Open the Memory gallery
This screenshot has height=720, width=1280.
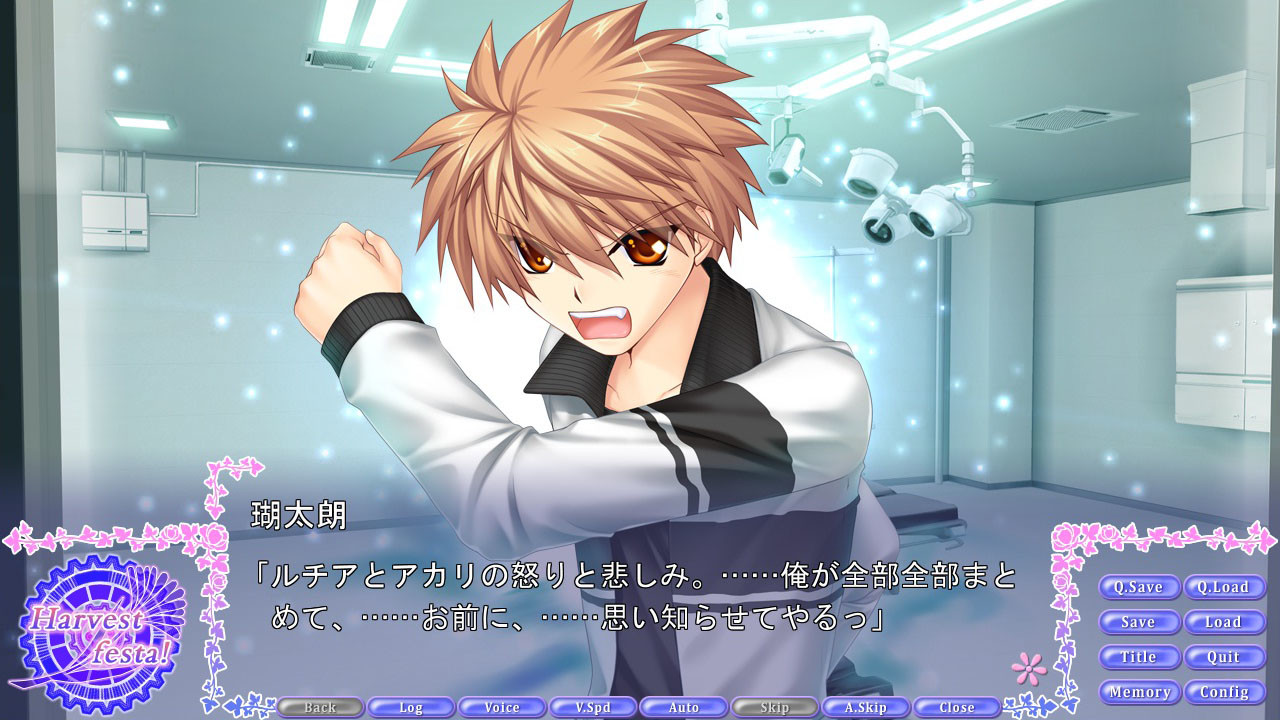(1139, 692)
